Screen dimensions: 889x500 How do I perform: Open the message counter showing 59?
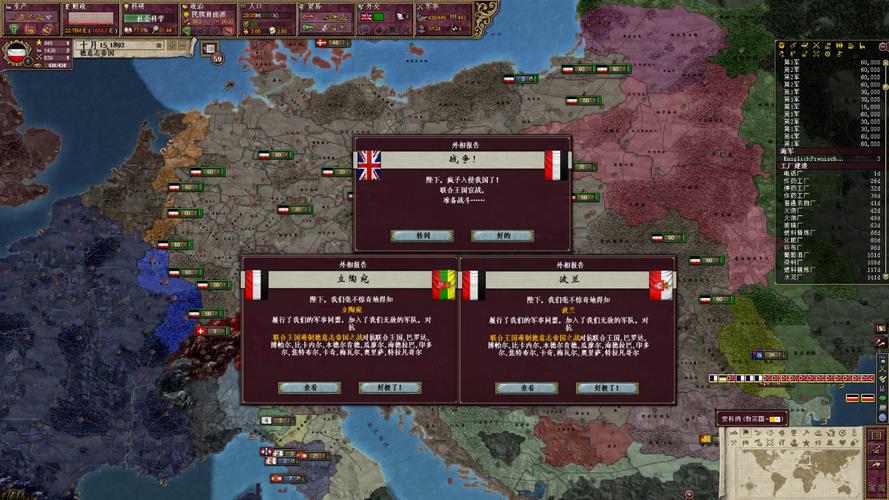(x=217, y=58)
